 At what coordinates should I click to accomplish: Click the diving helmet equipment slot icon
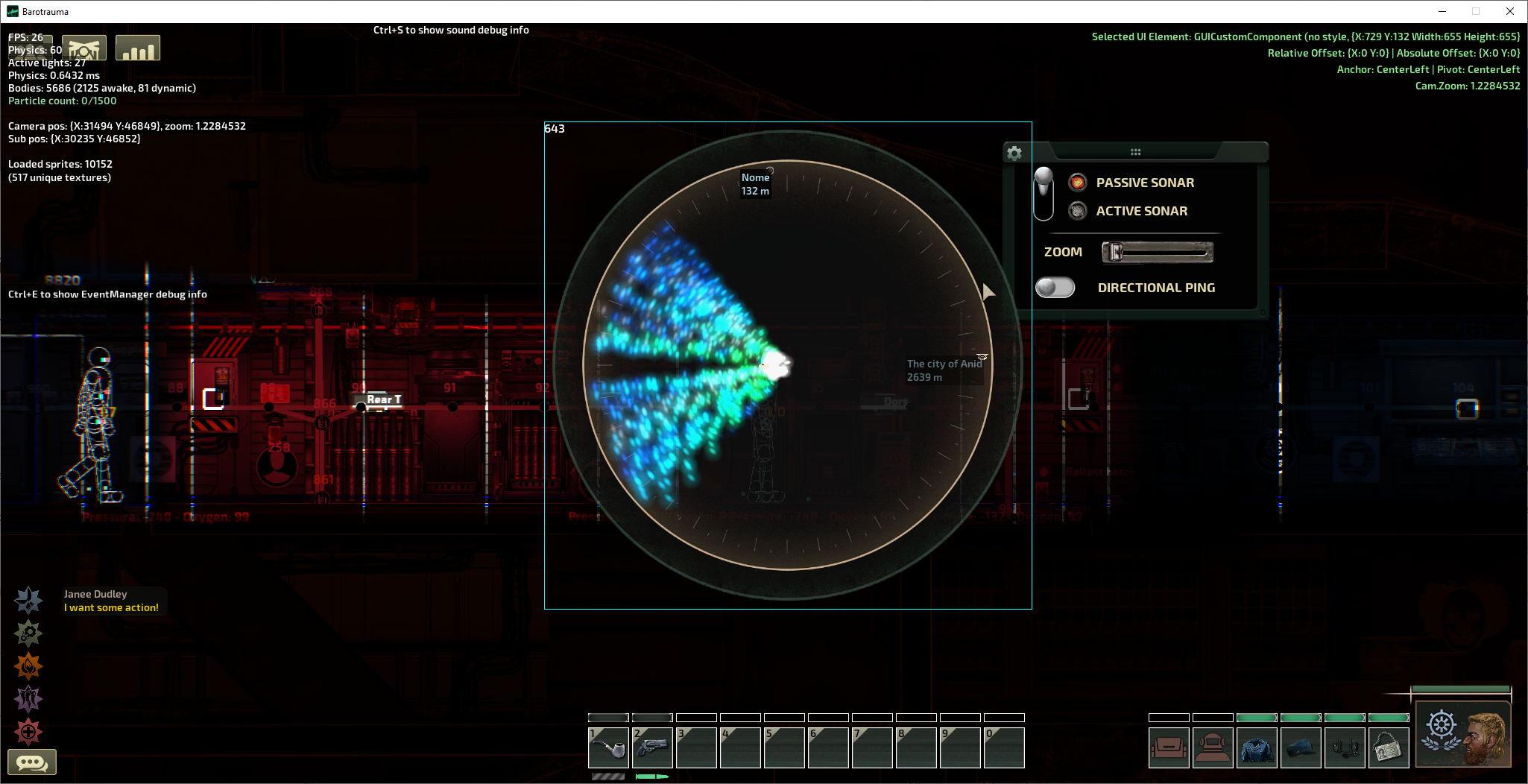(x=1213, y=747)
